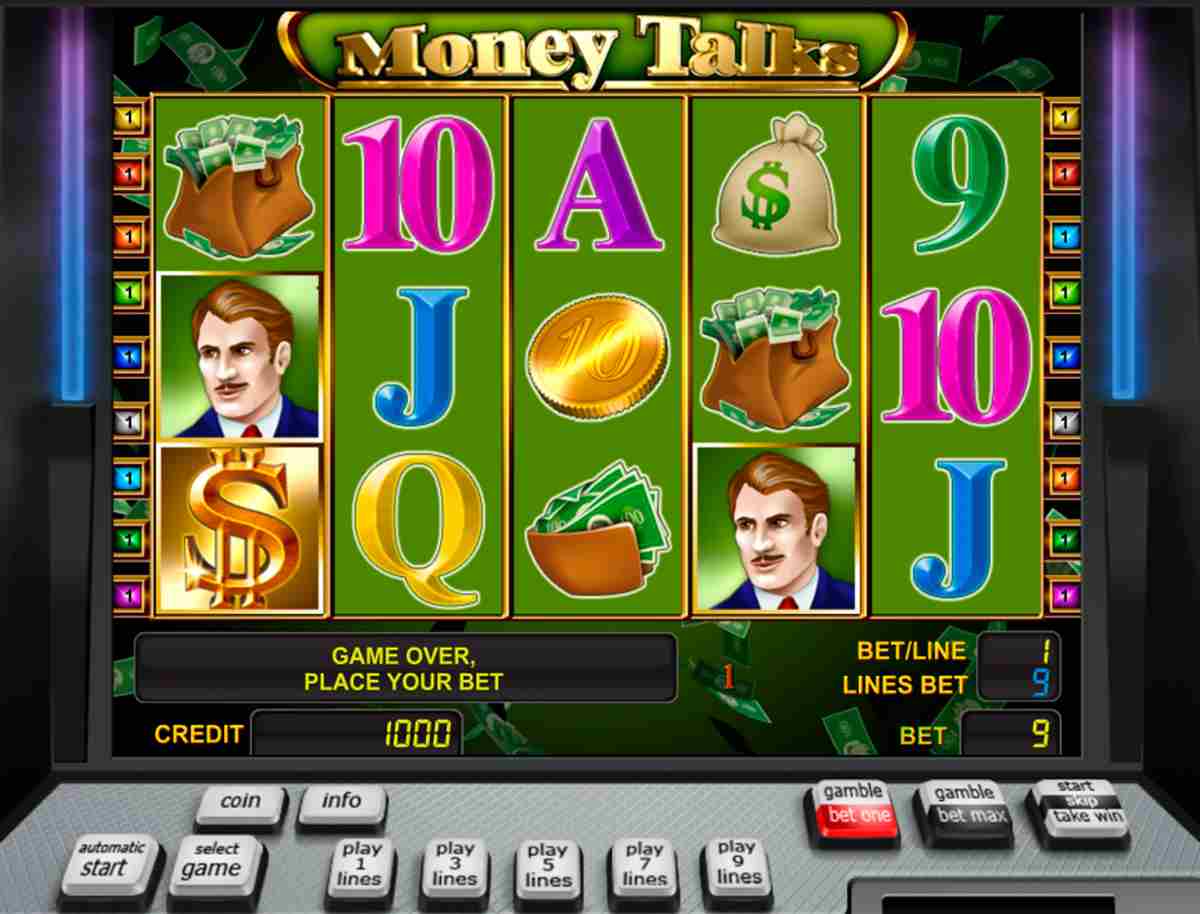1200x914 pixels.
Task: Insert credits with the coin button
Action: [x=240, y=802]
